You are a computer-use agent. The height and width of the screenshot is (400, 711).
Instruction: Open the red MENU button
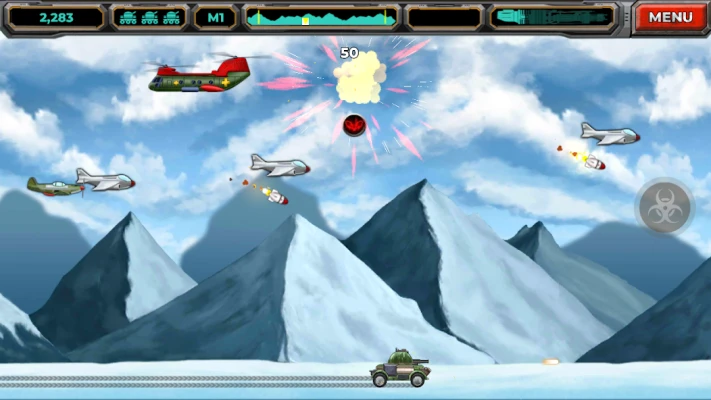tap(670, 17)
